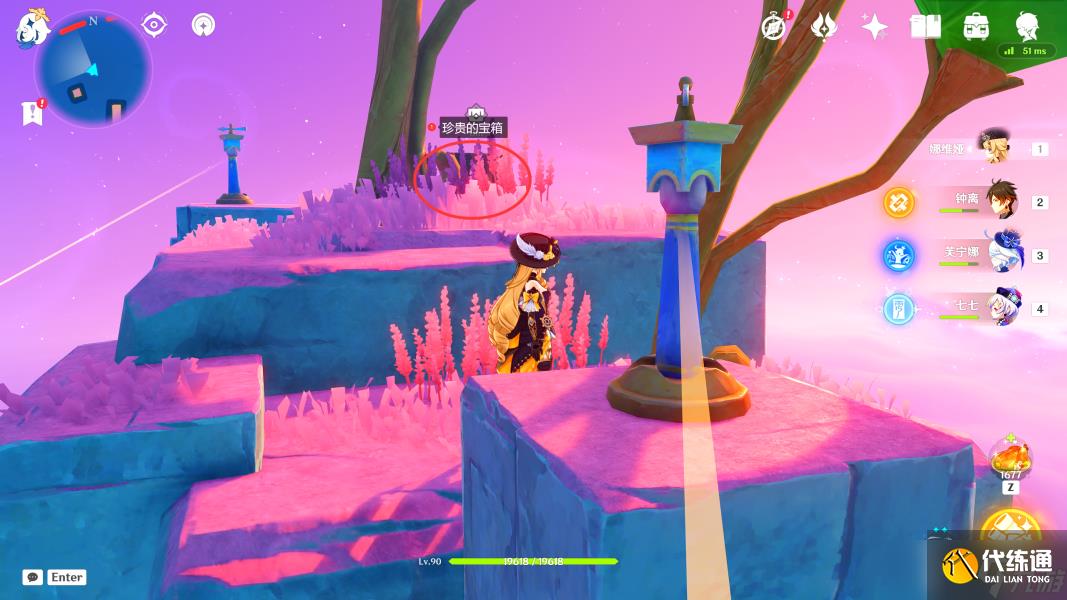Click the arch-shaped icon beside the minimap
The width and height of the screenshot is (1067, 600).
(203, 25)
